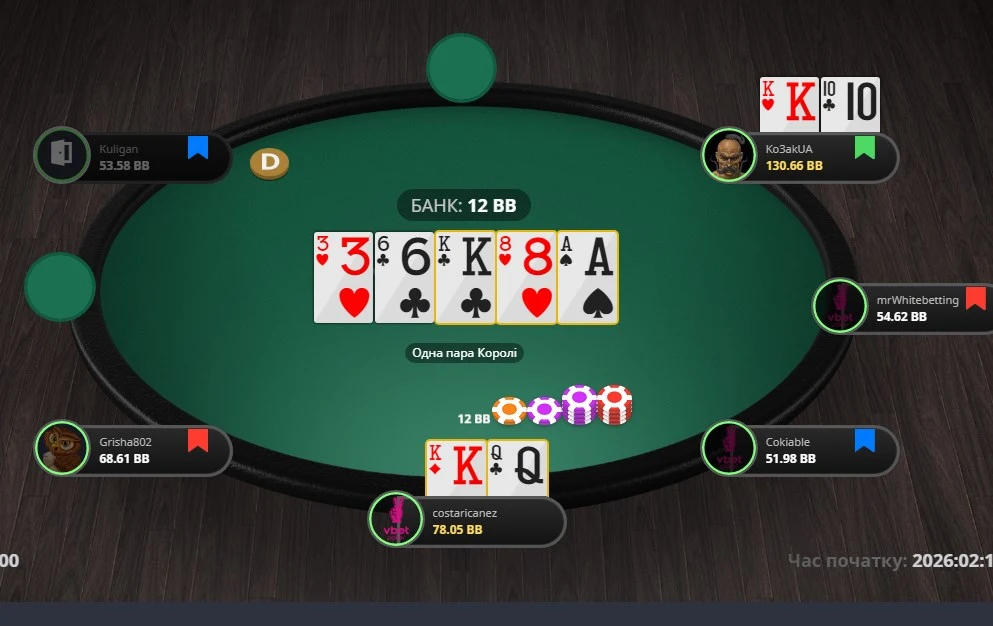Click the 3 of hearts board card
The width and height of the screenshot is (993, 626).
point(343,278)
